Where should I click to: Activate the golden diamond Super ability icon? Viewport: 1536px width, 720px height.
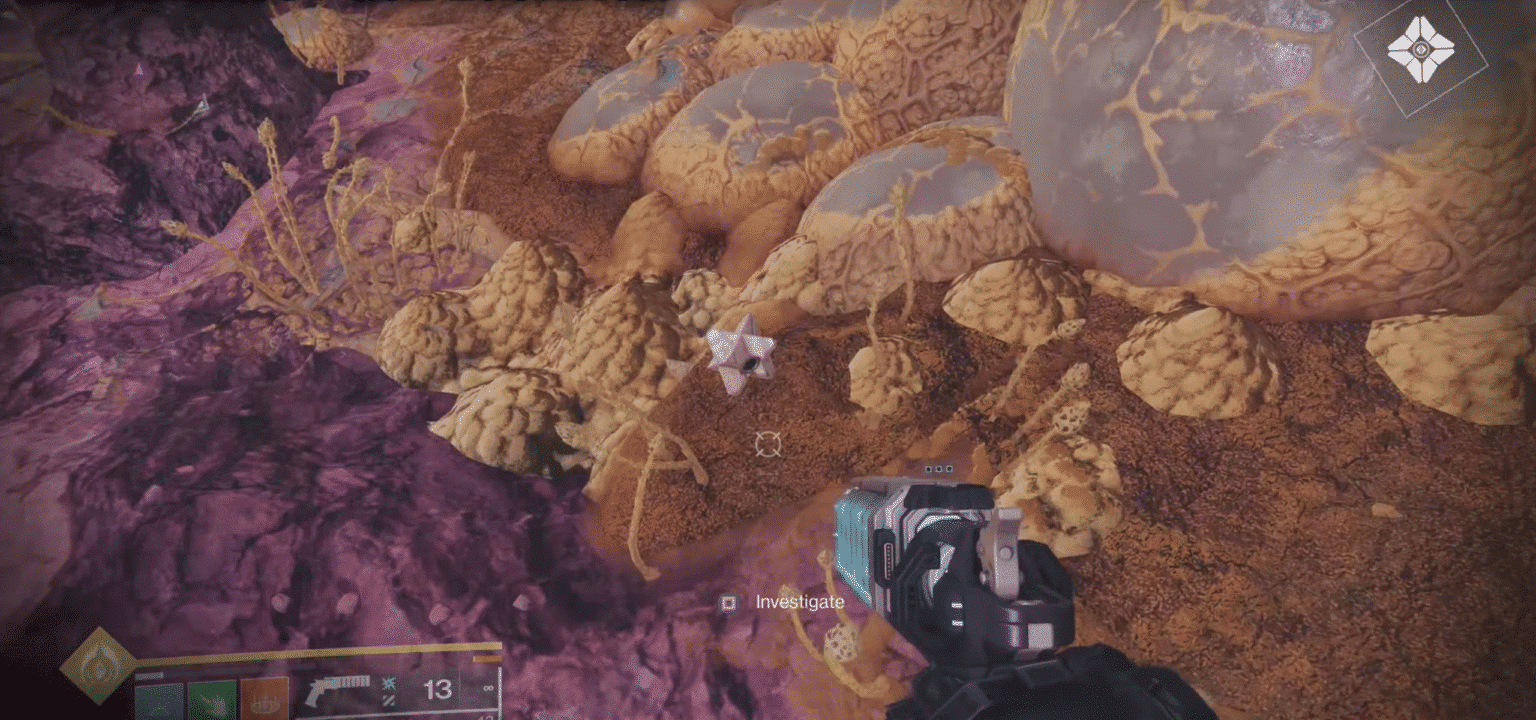click(x=97, y=665)
